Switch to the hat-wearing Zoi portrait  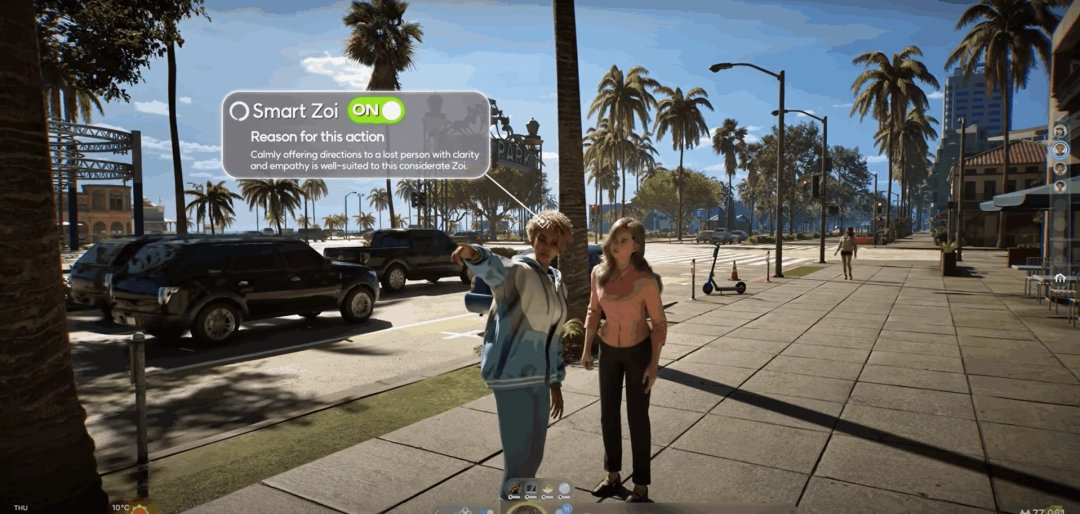[x=1060, y=131]
